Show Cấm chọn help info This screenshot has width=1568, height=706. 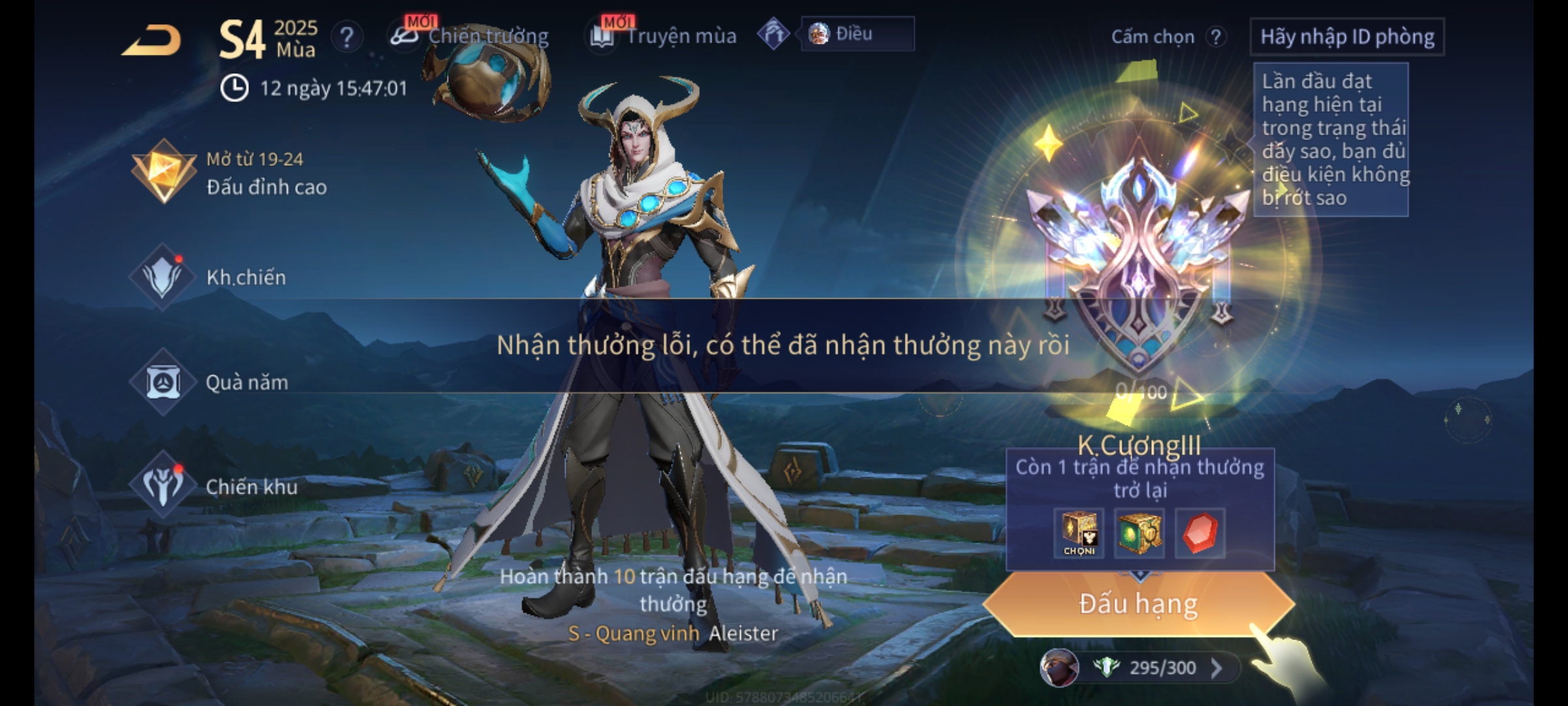[1215, 37]
